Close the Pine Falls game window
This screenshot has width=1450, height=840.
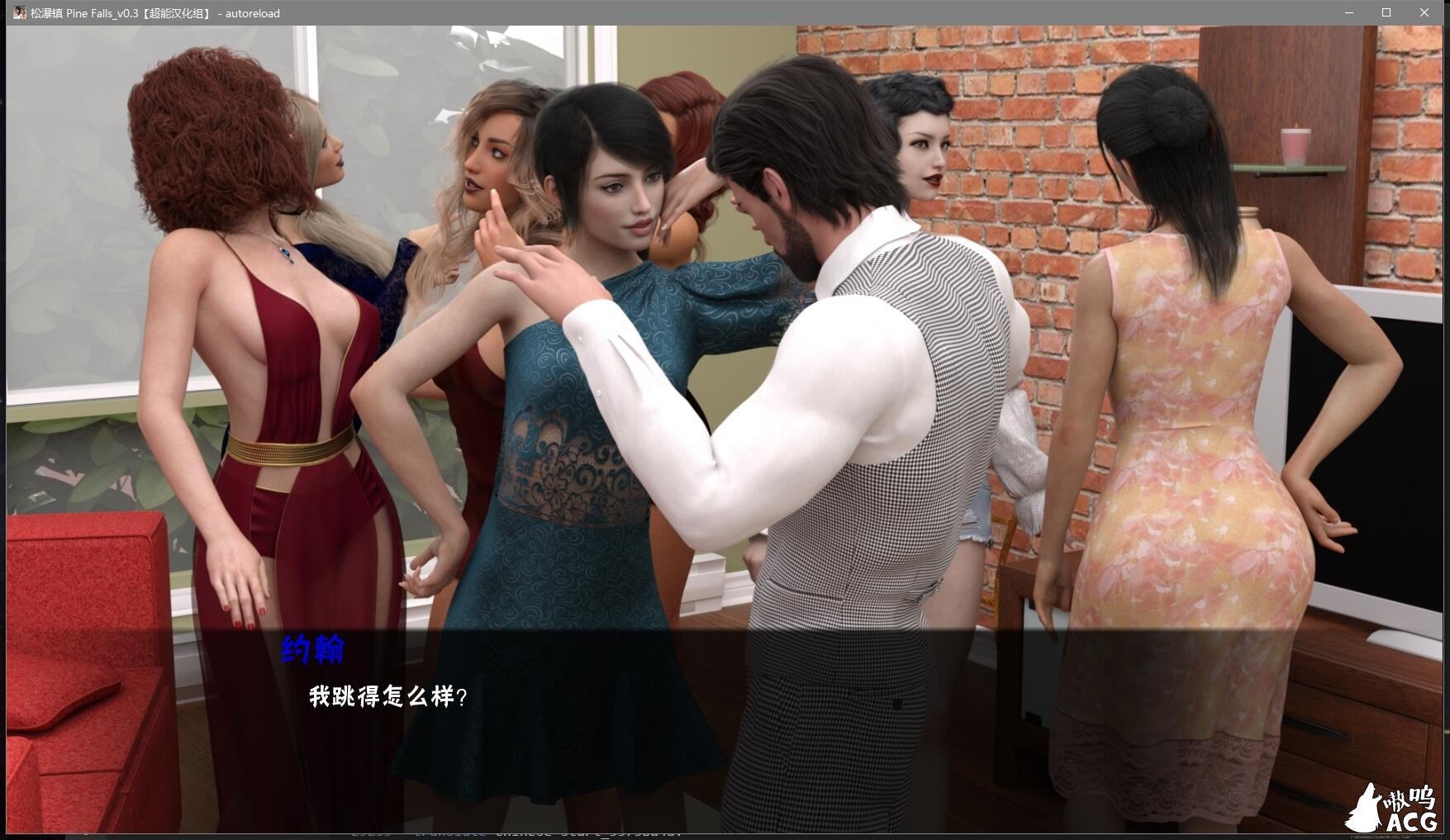(1424, 12)
